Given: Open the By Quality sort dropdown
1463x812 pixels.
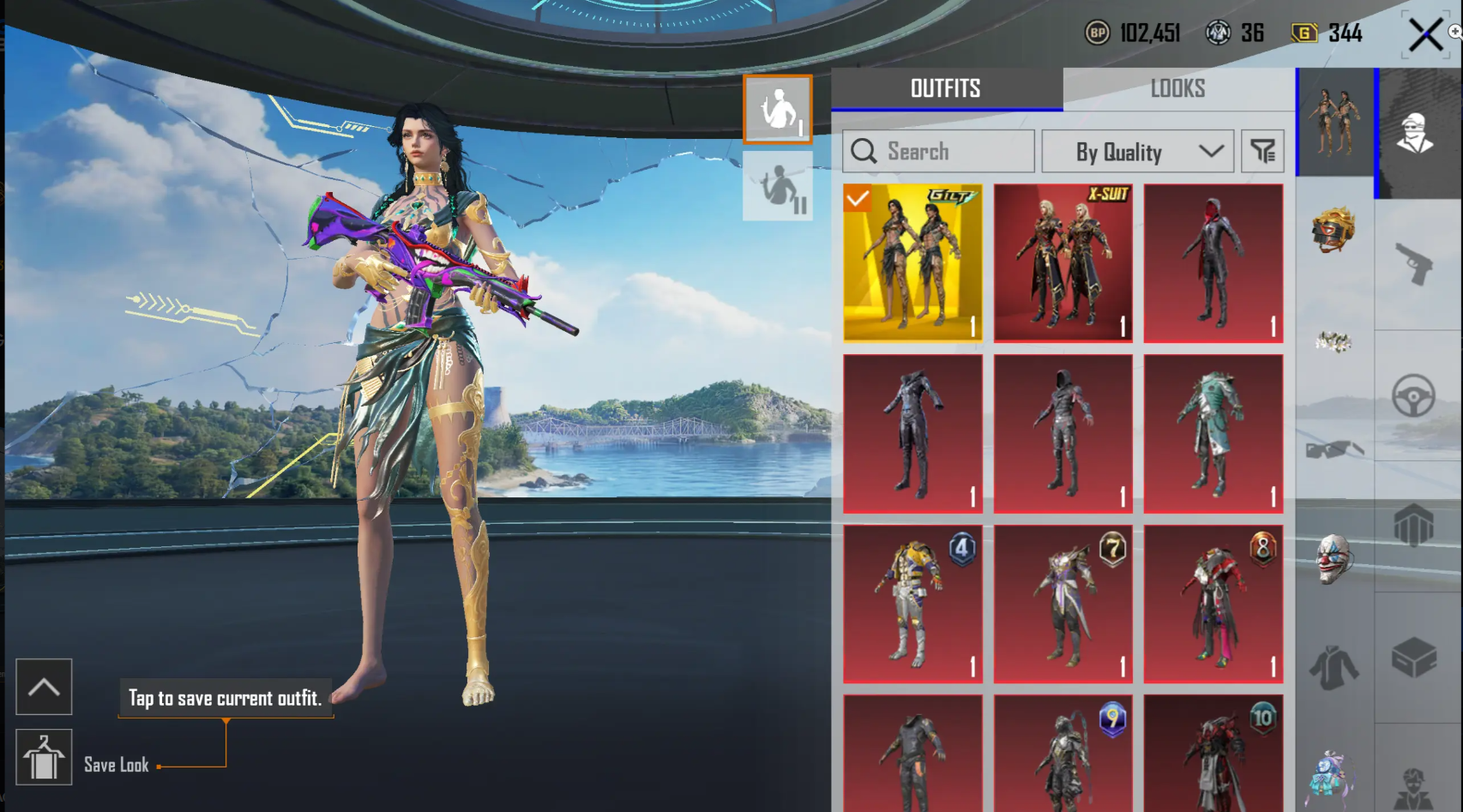Looking at the screenshot, I should coord(1136,151).
